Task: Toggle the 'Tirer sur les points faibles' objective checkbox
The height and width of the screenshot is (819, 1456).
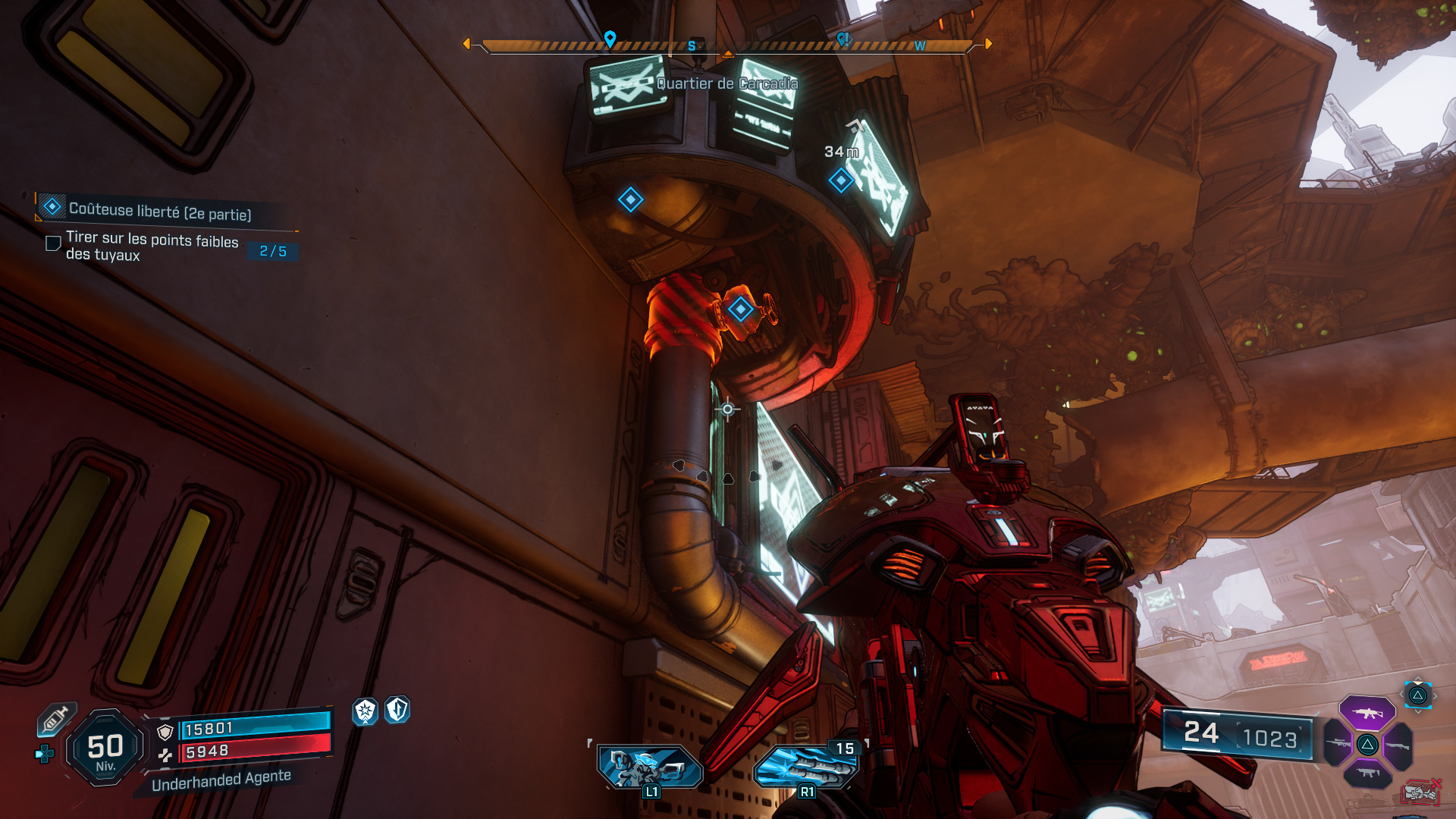Action: click(x=52, y=243)
